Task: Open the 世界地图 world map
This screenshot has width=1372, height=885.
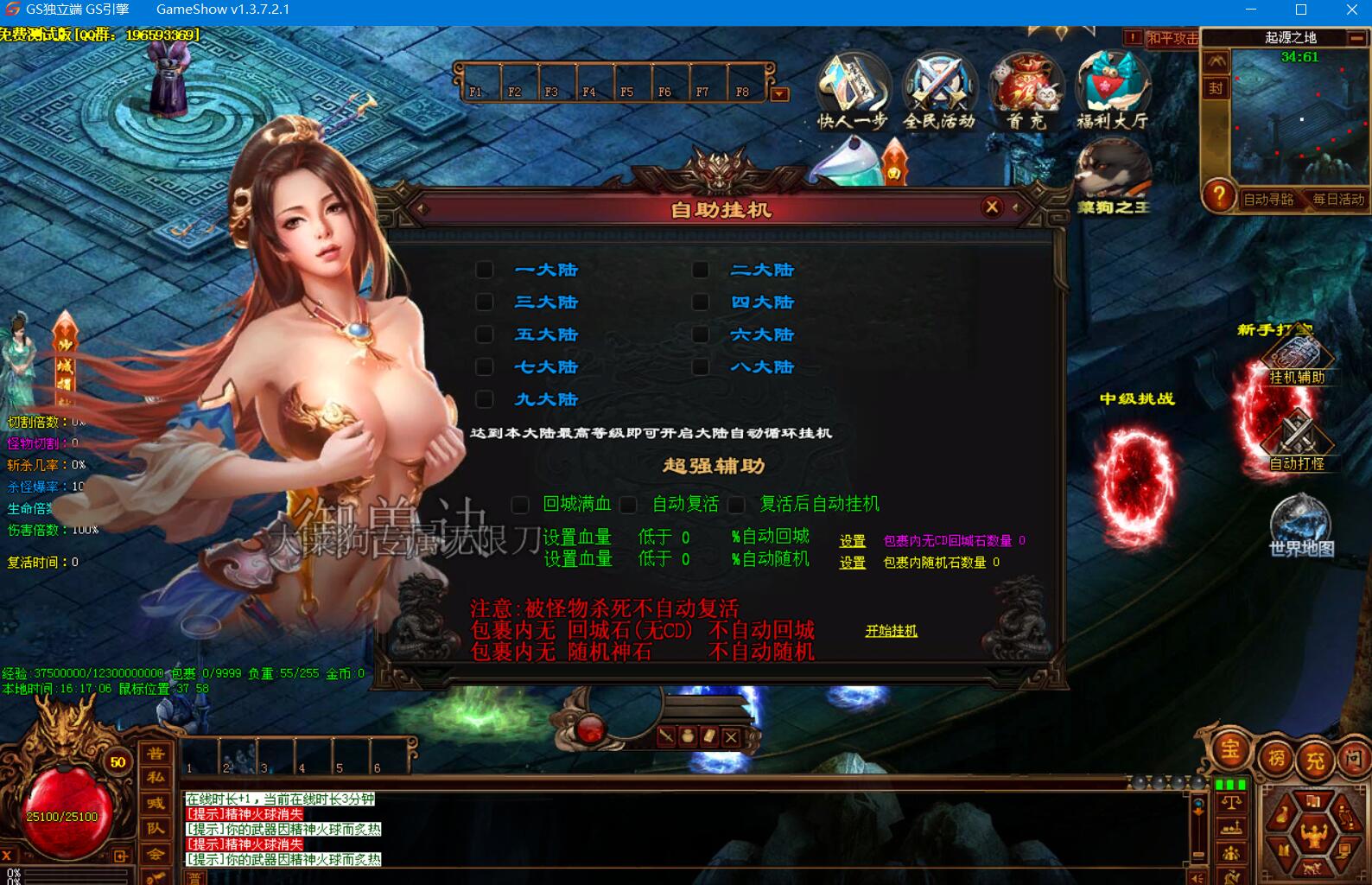Action: pos(1301,527)
